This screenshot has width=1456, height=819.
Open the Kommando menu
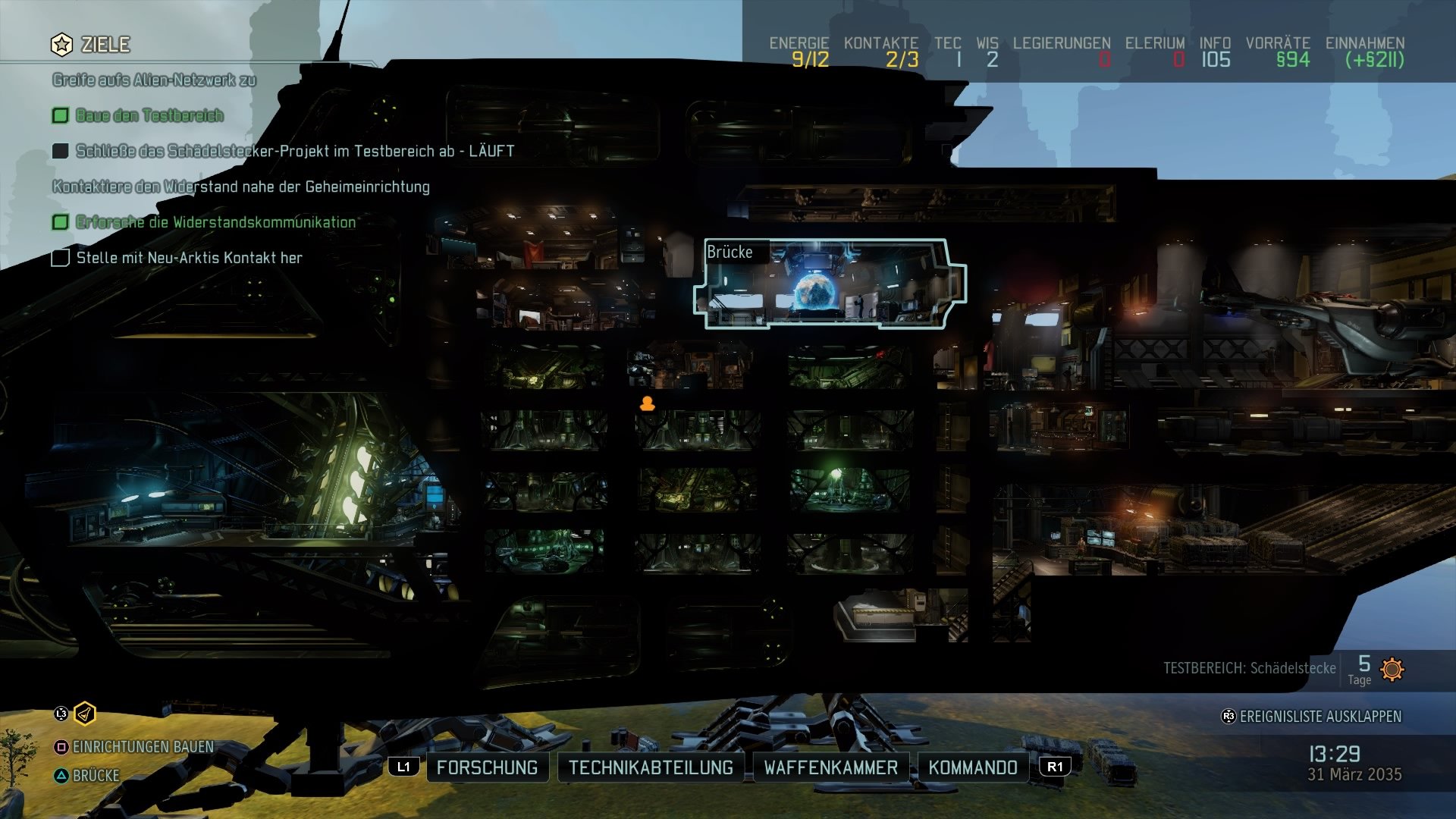click(973, 767)
